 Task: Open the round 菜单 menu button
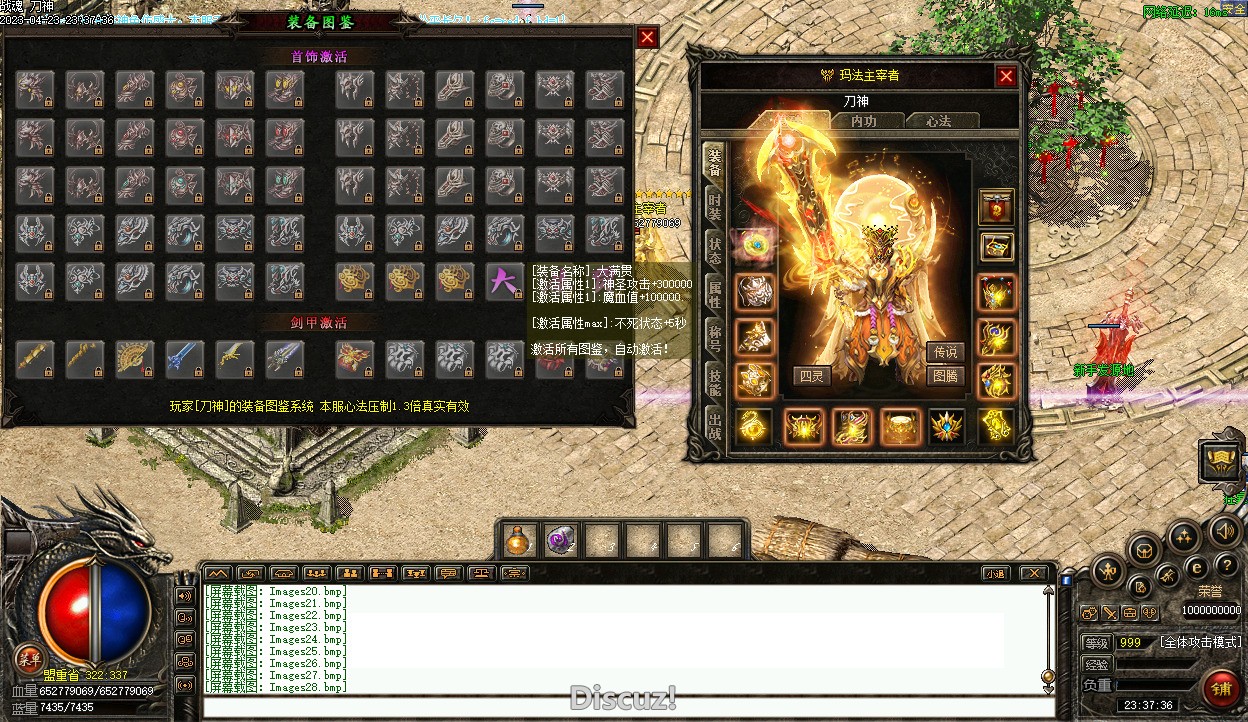click(x=28, y=657)
